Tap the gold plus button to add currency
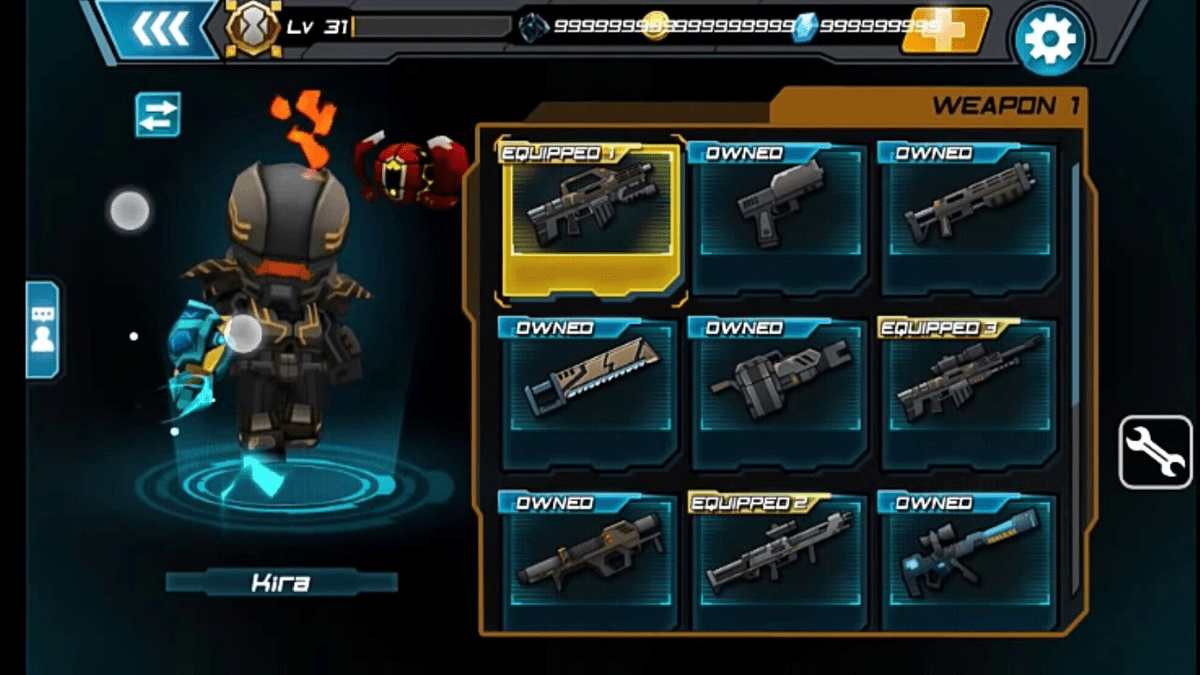Image resolution: width=1200 pixels, height=675 pixels. 944,30
